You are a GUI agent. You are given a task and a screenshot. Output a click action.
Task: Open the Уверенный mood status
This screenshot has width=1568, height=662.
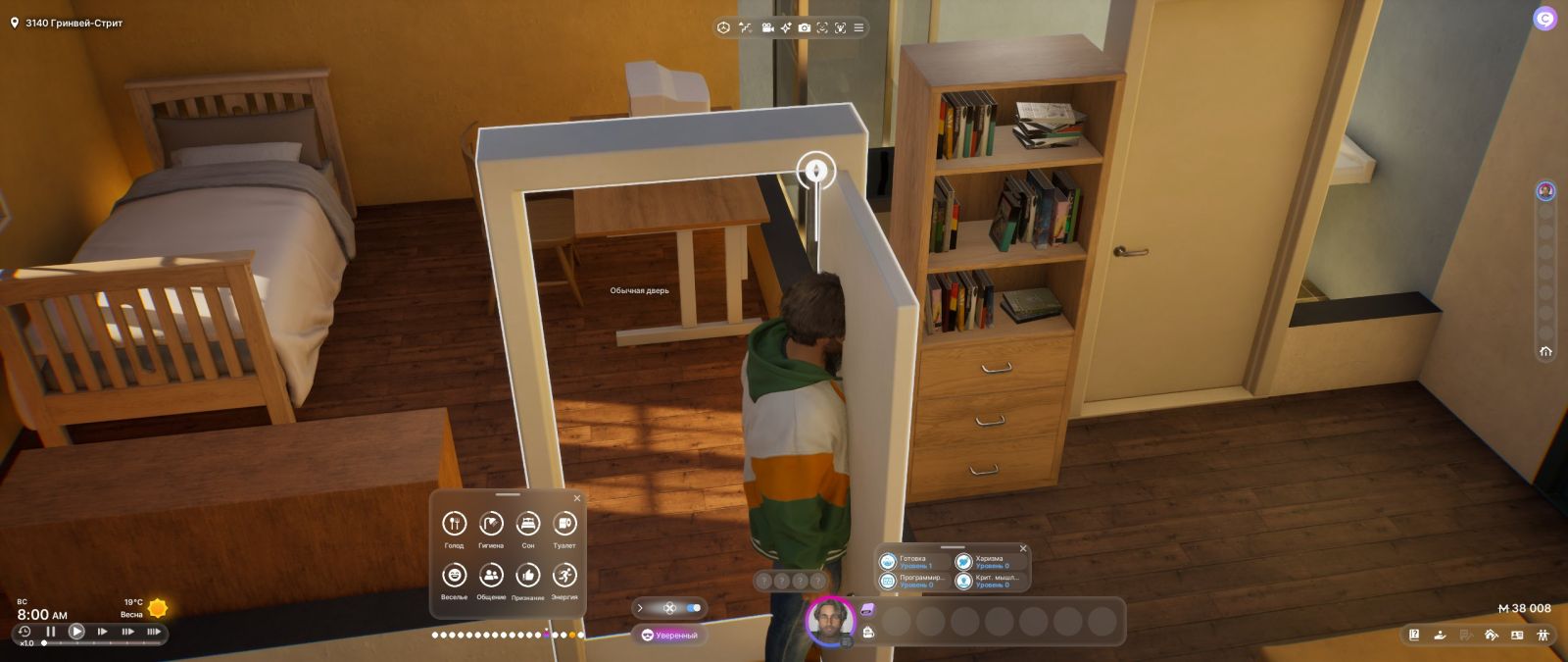[x=670, y=636]
